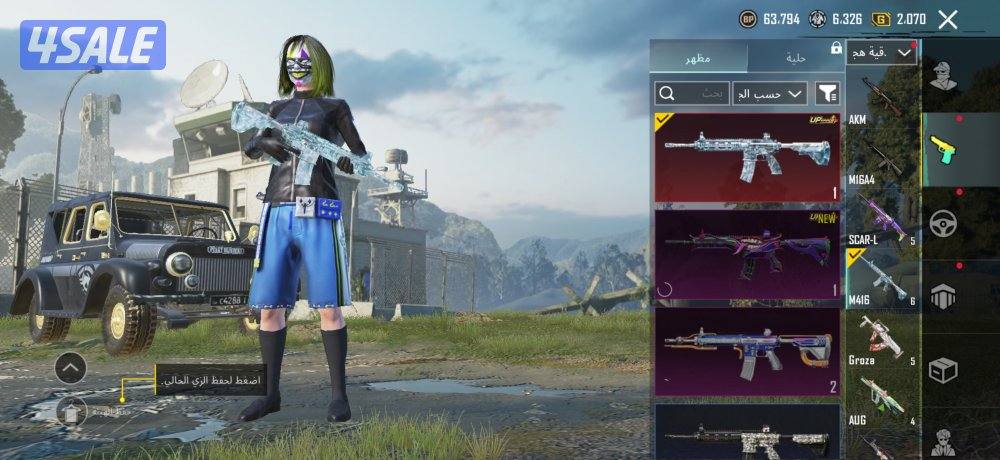Close the inventory screen with the X
The height and width of the screenshot is (460, 1000).
coord(948,19)
